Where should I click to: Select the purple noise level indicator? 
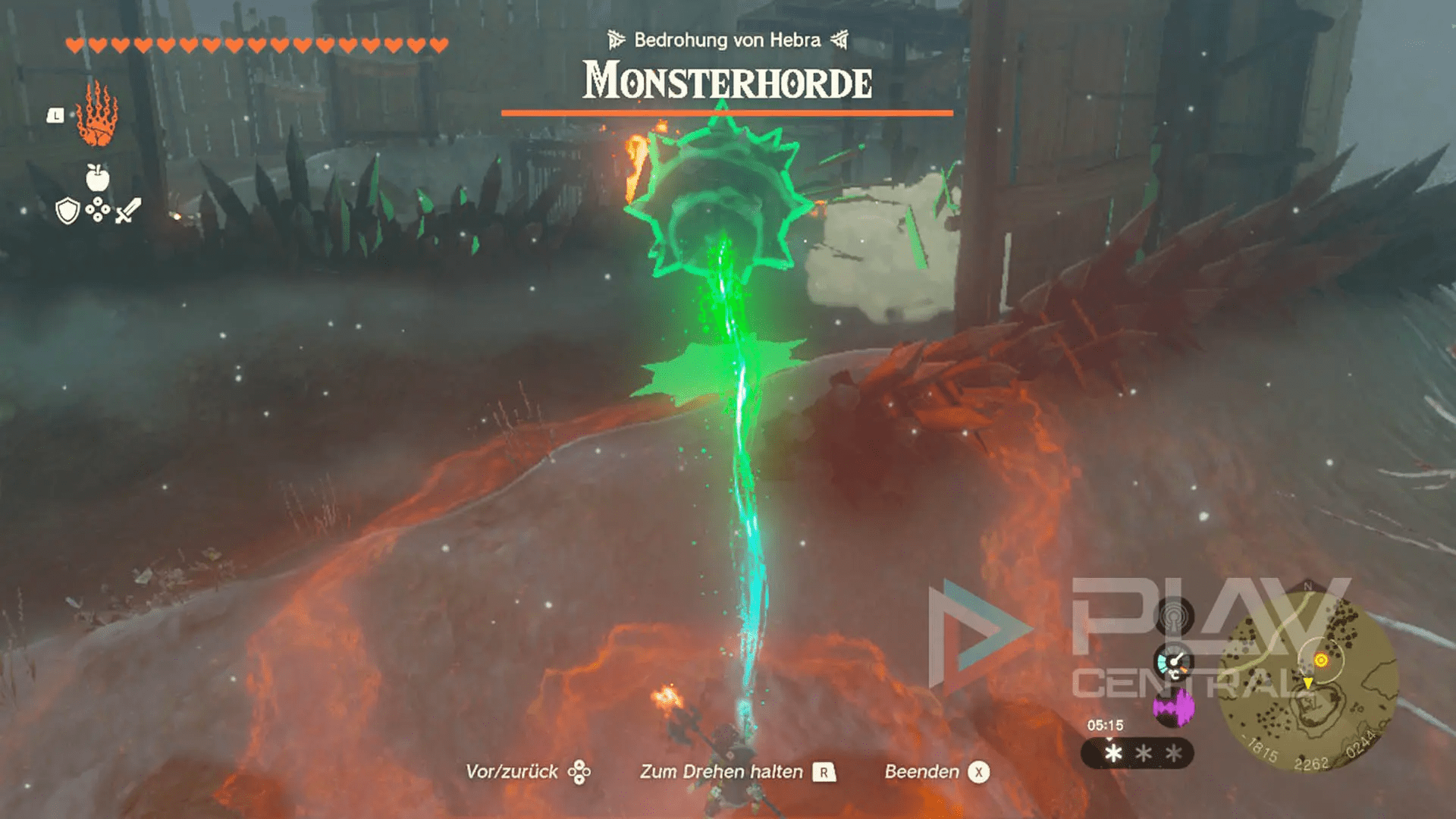[1173, 709]
